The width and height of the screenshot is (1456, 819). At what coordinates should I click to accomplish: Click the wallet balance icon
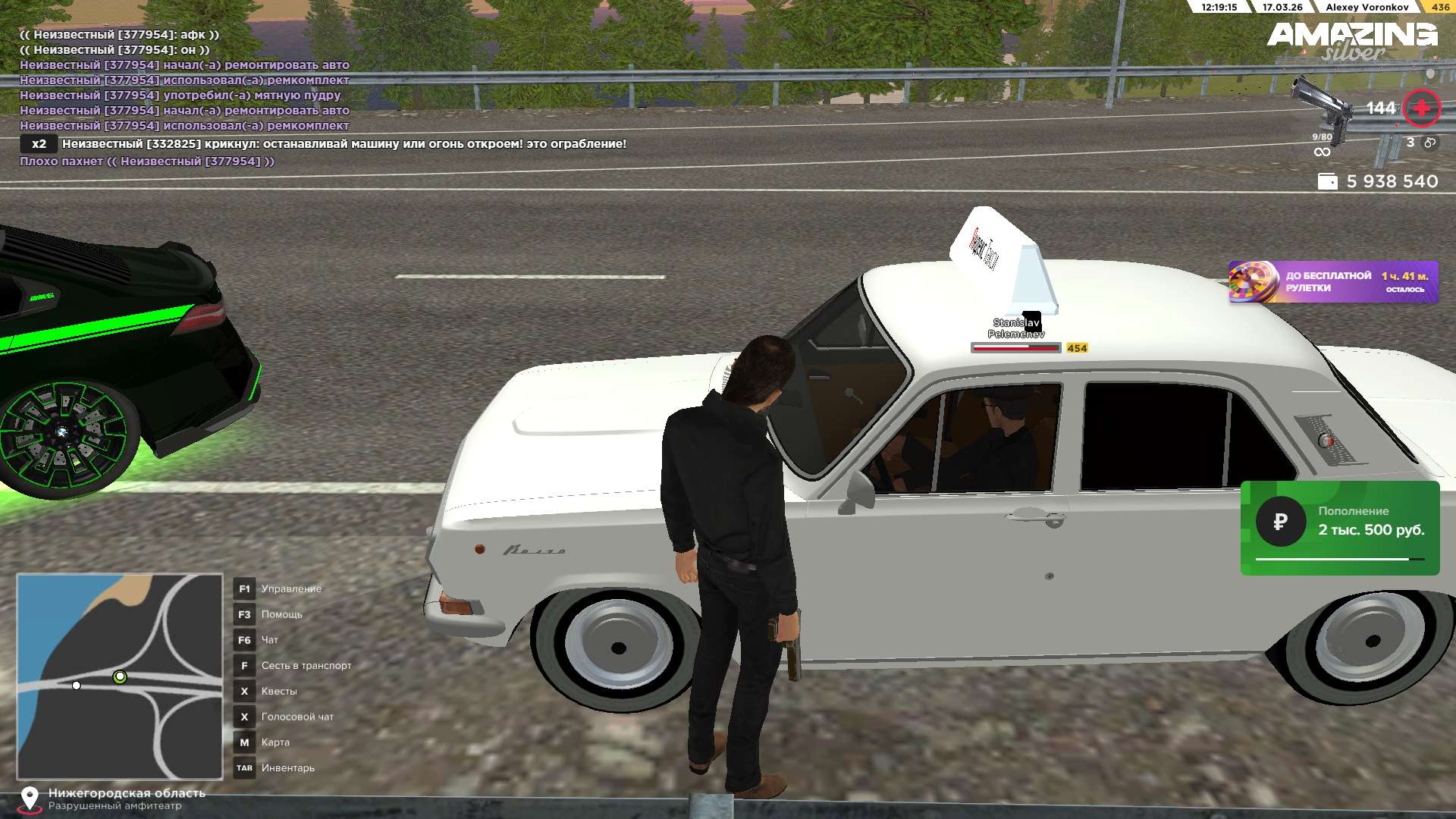coord(1327,182)
